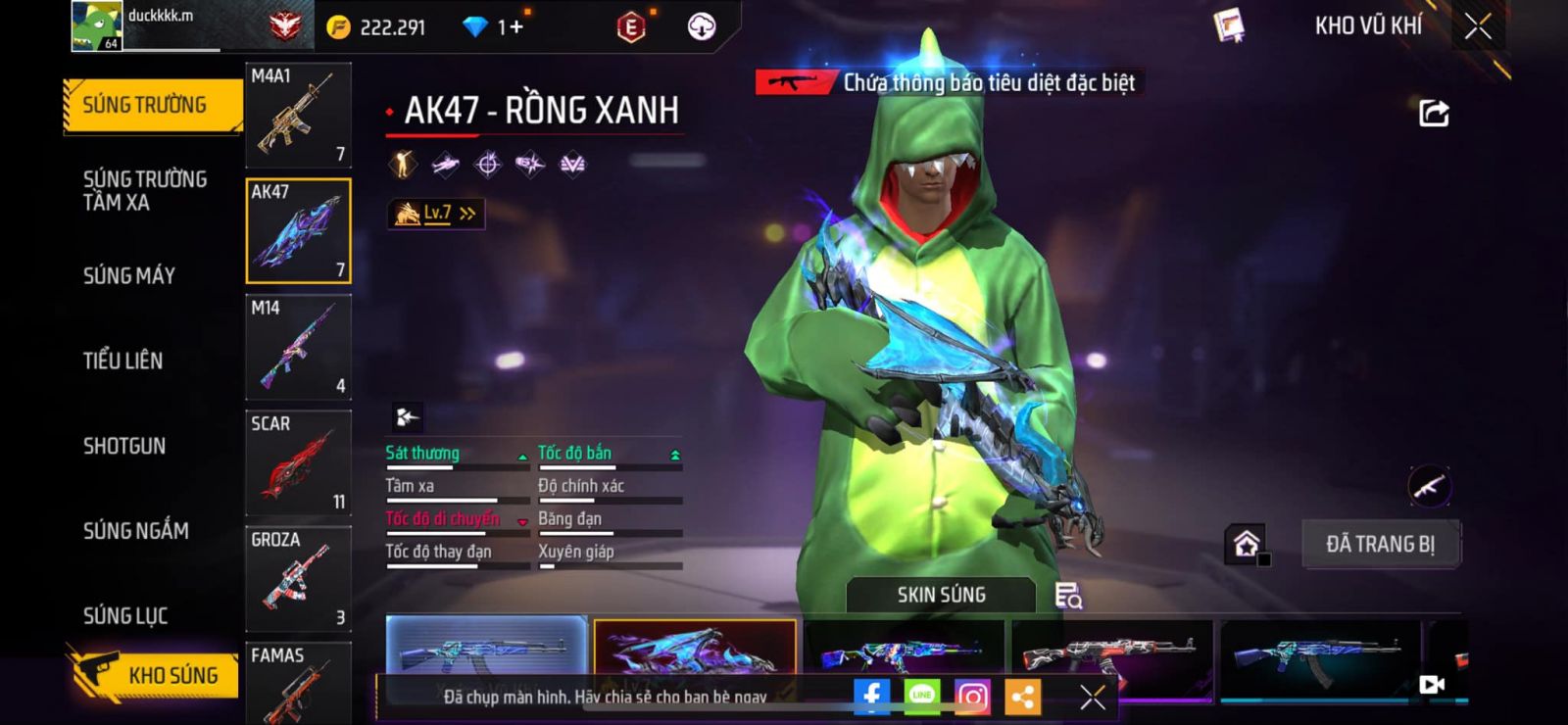This screenshot has height=725, width=1568.
Task: Choose the Shotgun category
Action: [x=124, y=446]
